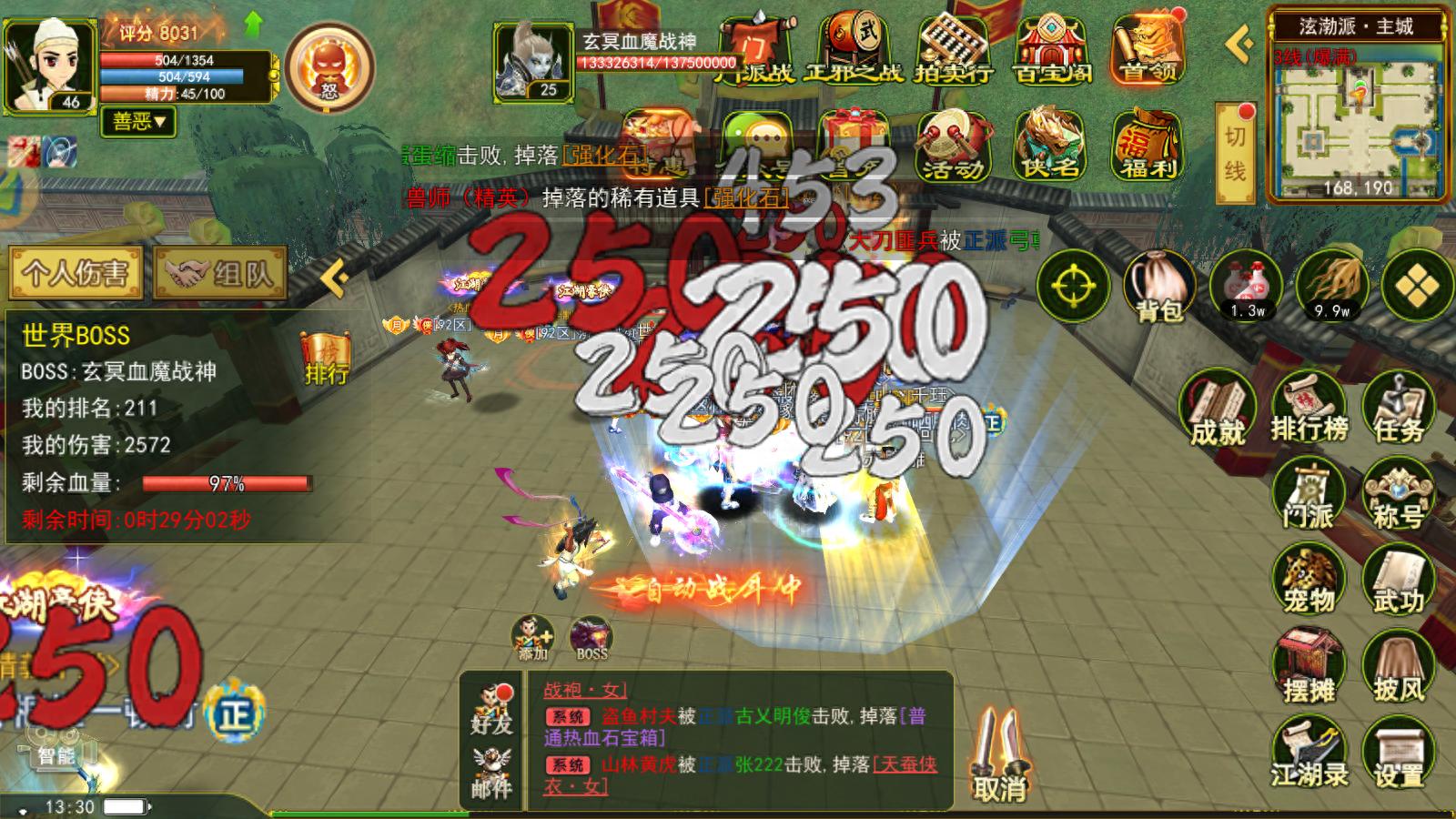
Task: Open the 披风 cloak menu
Action: click(1399, 667)
